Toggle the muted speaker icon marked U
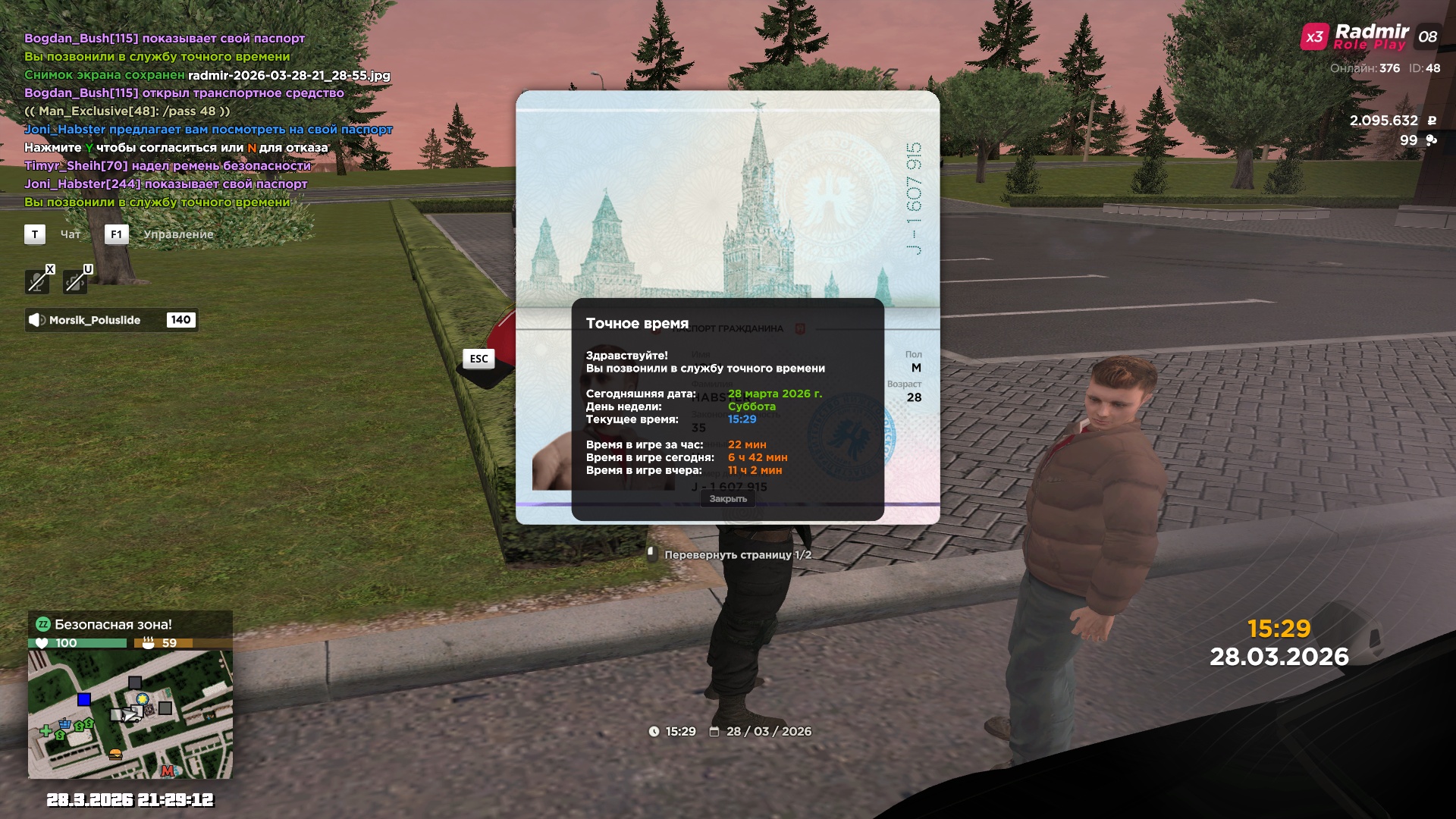The width and height of the screenshot is (1456, 819). coord(75,282)
